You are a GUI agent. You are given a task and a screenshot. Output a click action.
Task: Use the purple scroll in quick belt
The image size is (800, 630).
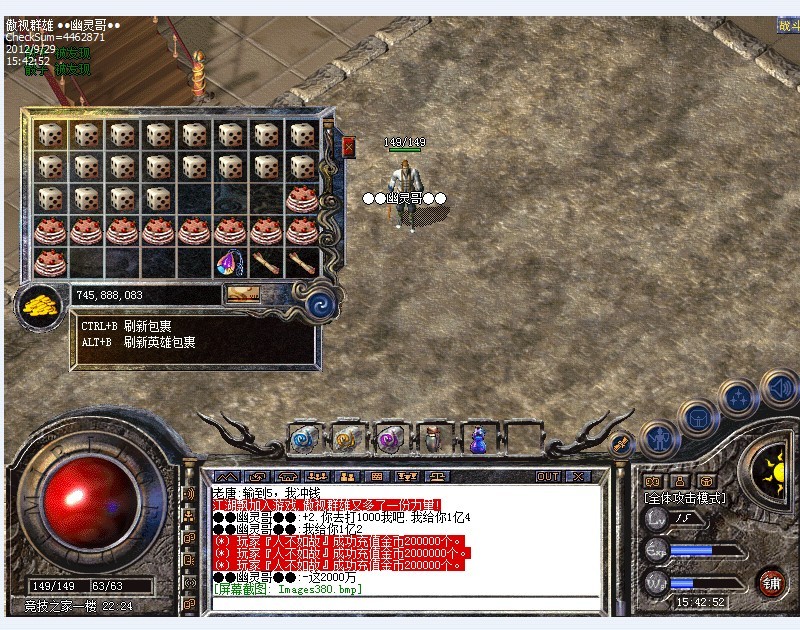pyautogui.click(x=389, y=437)
